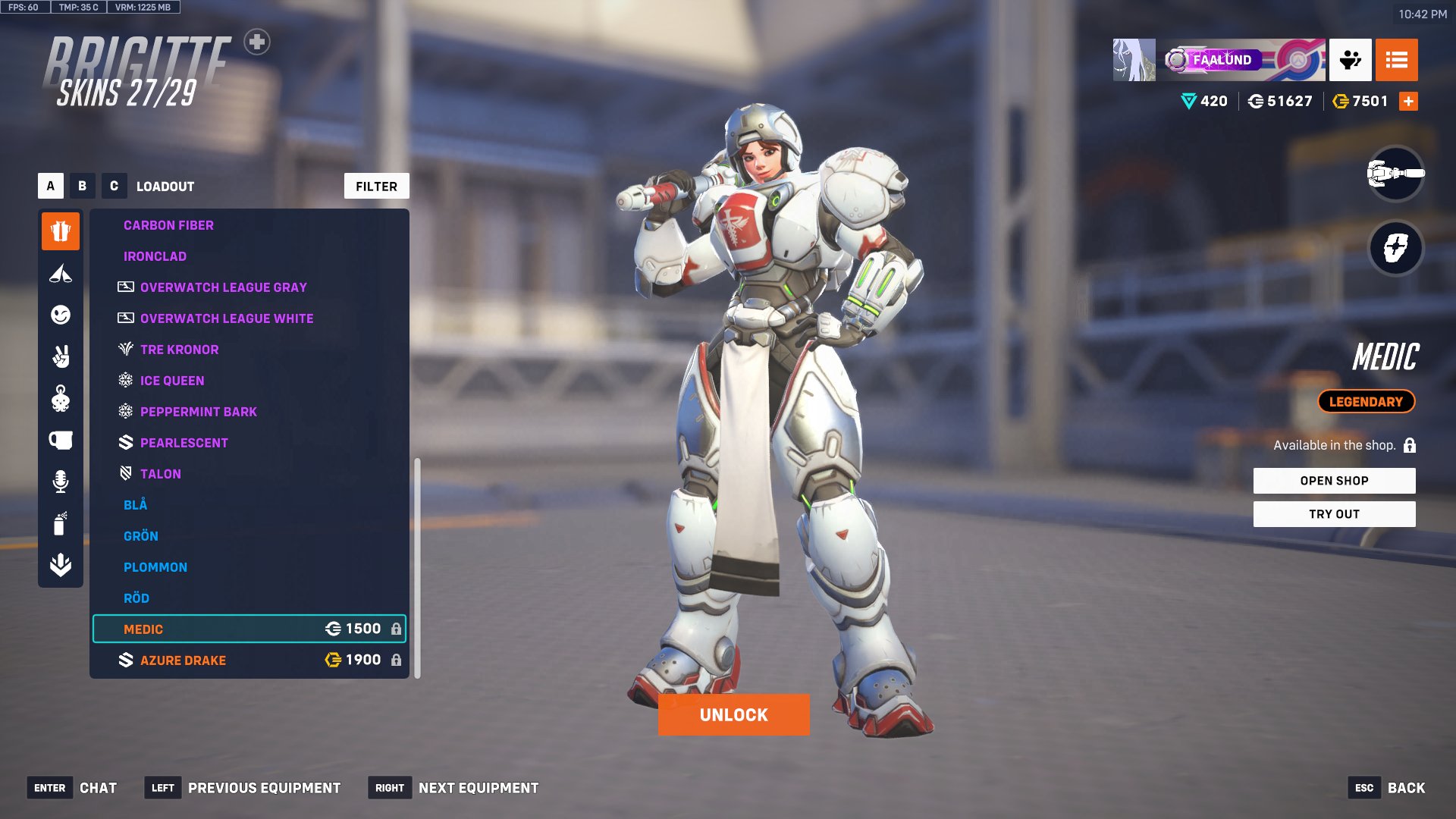Open the emotes category with smiley icon

tap(61, 315)
